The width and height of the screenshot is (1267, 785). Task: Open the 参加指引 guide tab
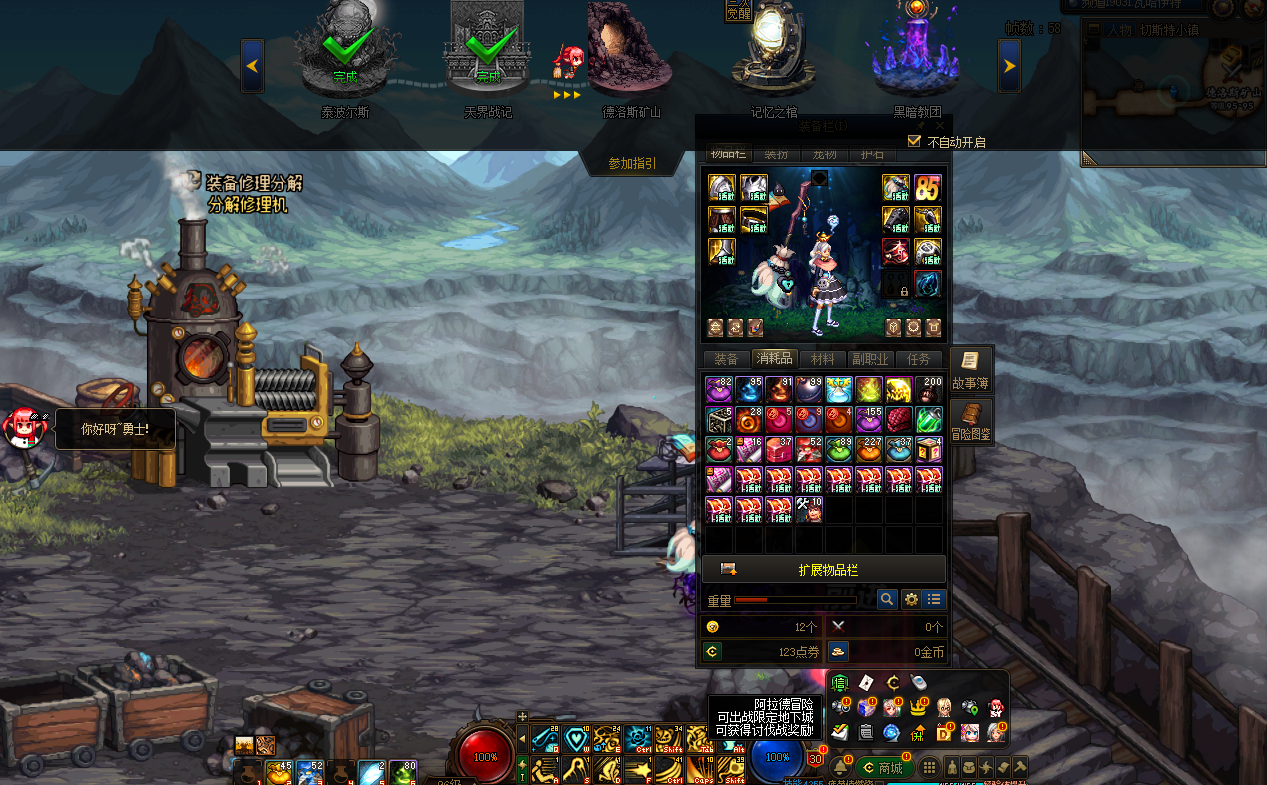pyautogui.click(x=632, y=163)
